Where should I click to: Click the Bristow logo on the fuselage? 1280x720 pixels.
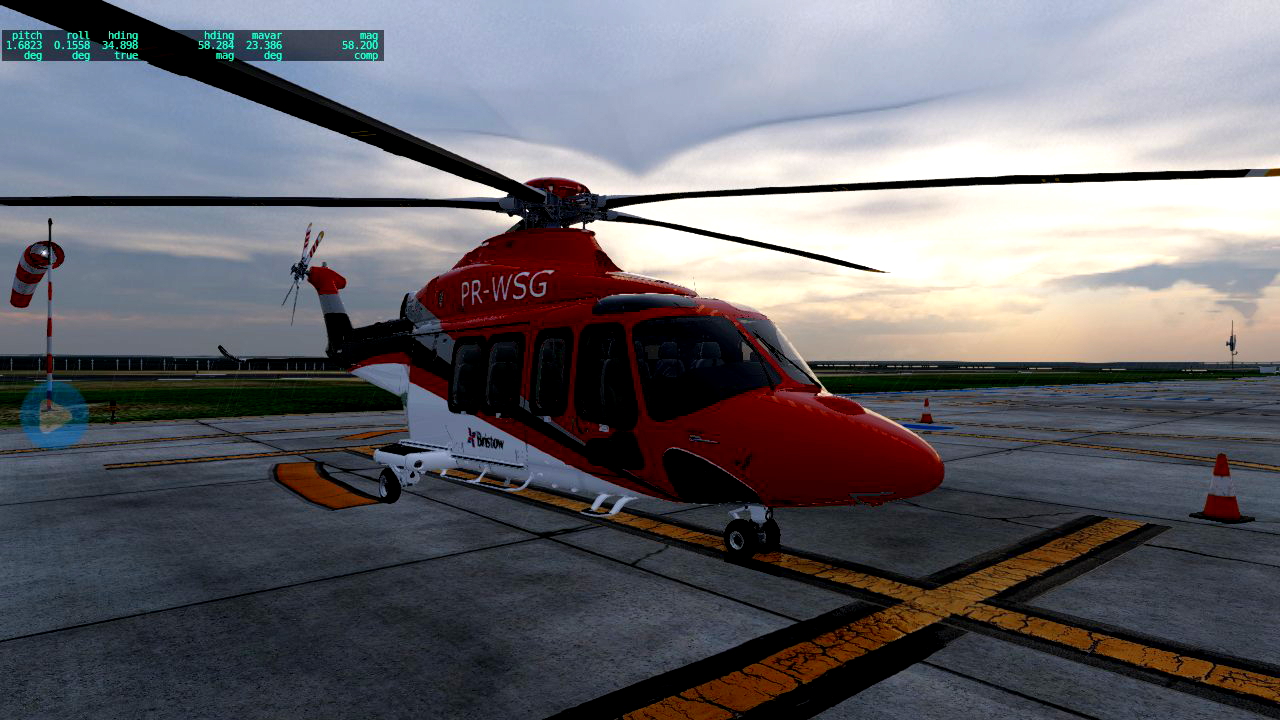(x=483, y=440)
